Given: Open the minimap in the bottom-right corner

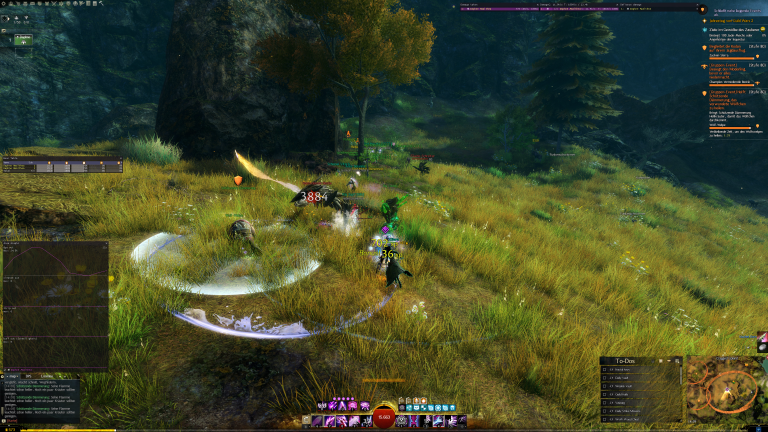Looking at the screenshot, I should pyautogui.click(x=727, y=387).
